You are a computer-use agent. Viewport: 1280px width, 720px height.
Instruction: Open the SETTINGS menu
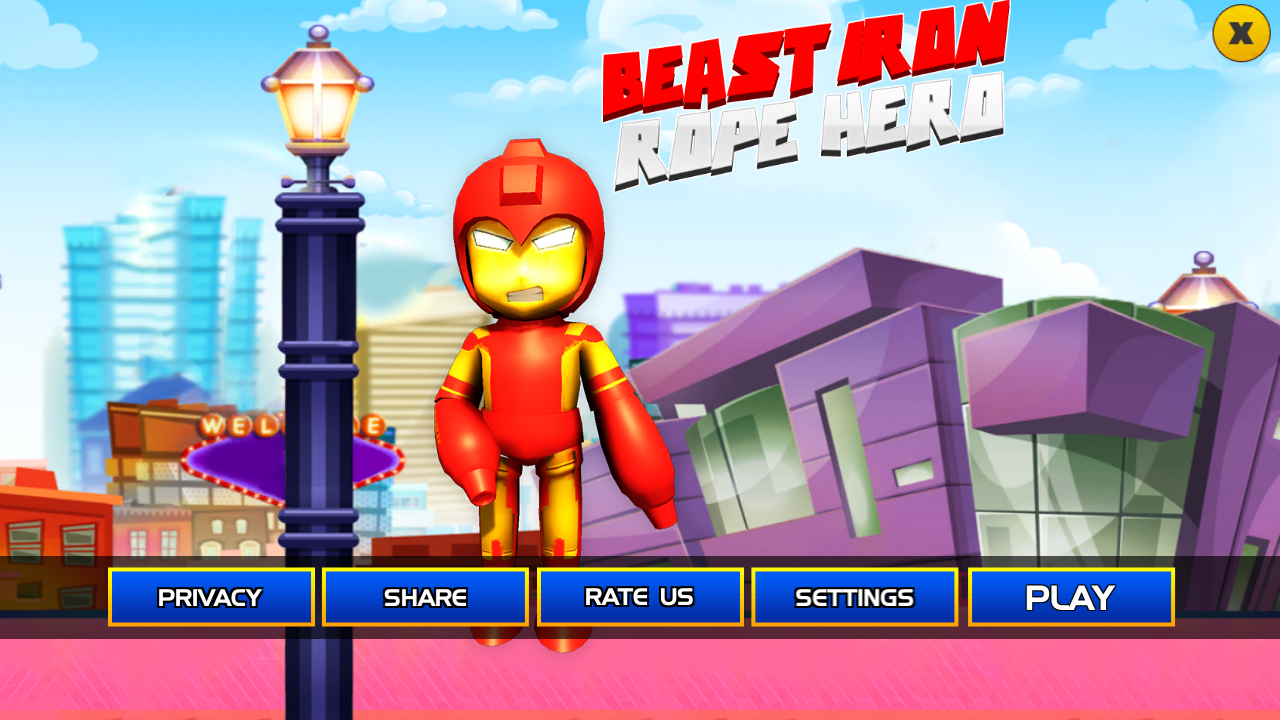tap(854, 597)
